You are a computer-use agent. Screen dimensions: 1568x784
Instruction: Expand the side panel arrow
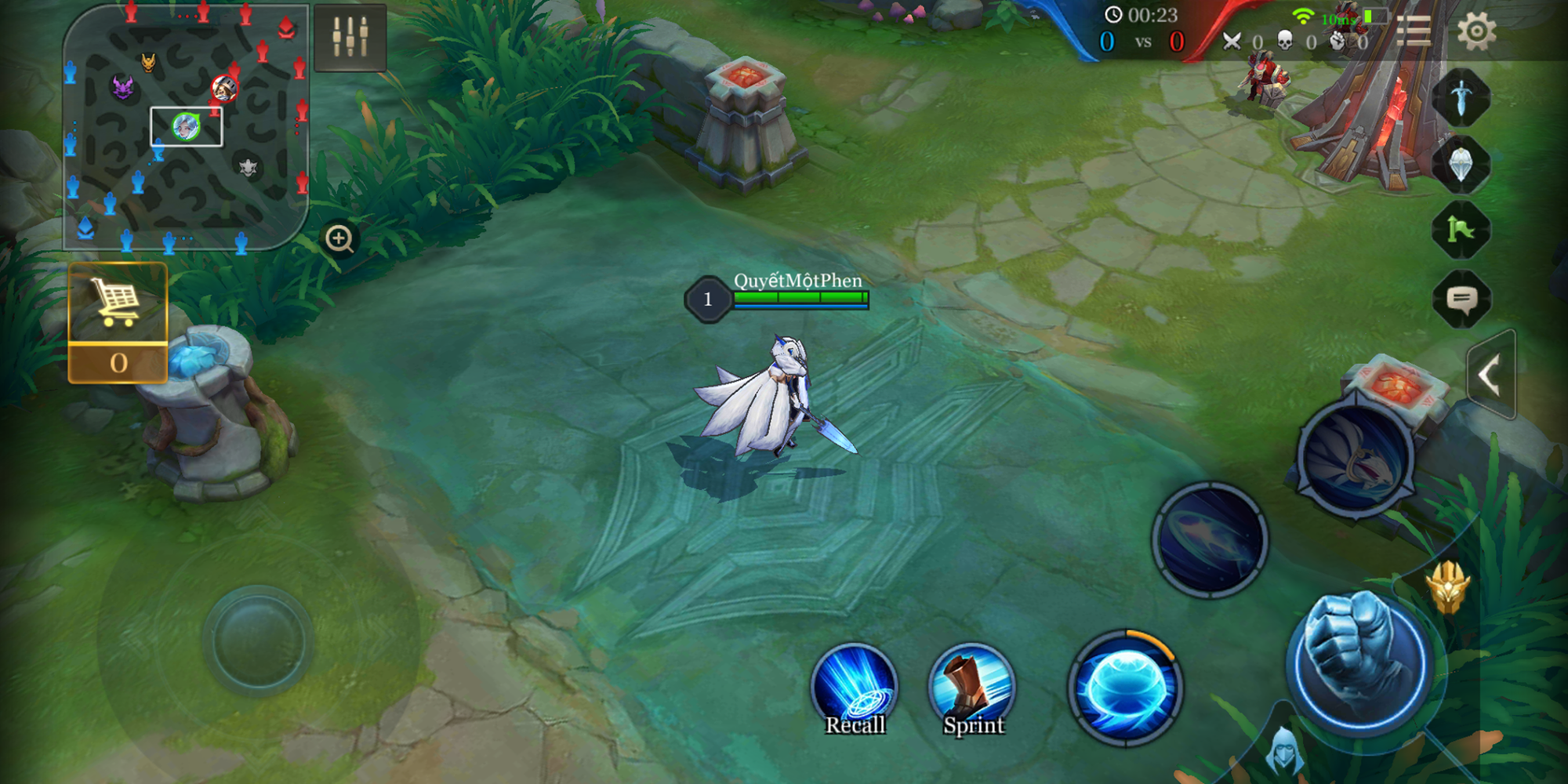click(1490, 376)
